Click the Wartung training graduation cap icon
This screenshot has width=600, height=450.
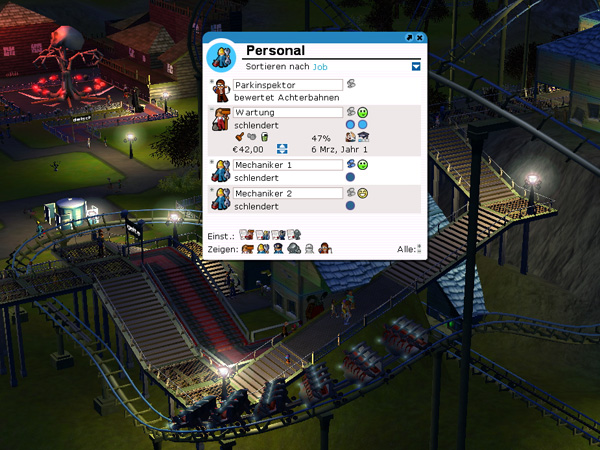coord(364,137)
